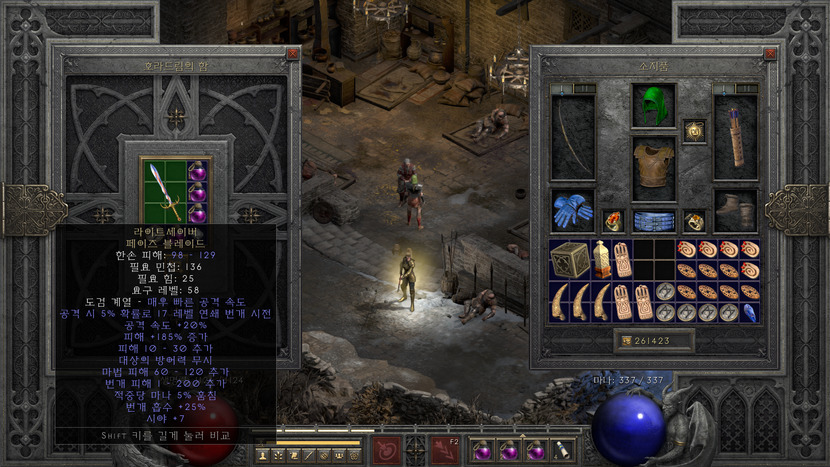Image resolution: width=830 pixels, height=467 pixels.
Task: Open the character screen mini-menu button
Action: click(263, 455)
